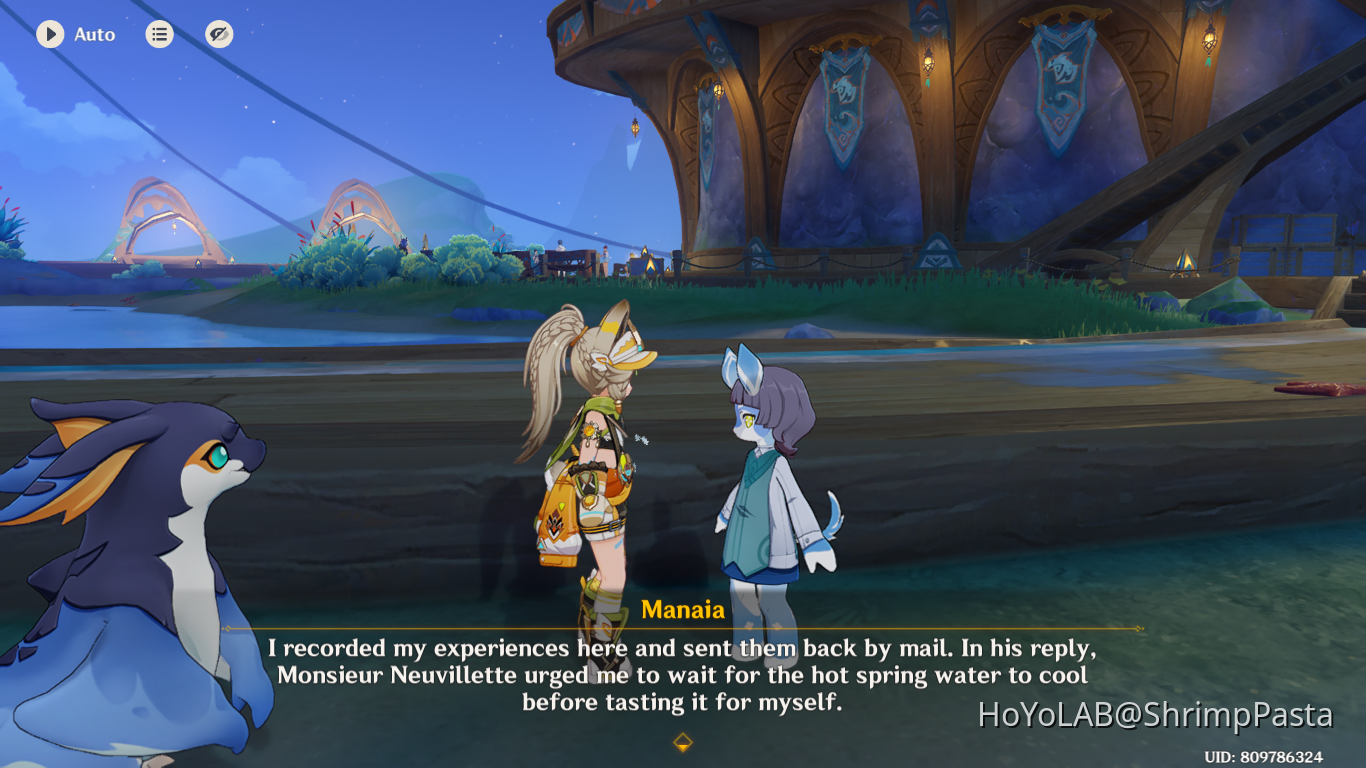Screen dimensions: 1366x768
Task: Select Manaia's name tag
Action: 683,608
